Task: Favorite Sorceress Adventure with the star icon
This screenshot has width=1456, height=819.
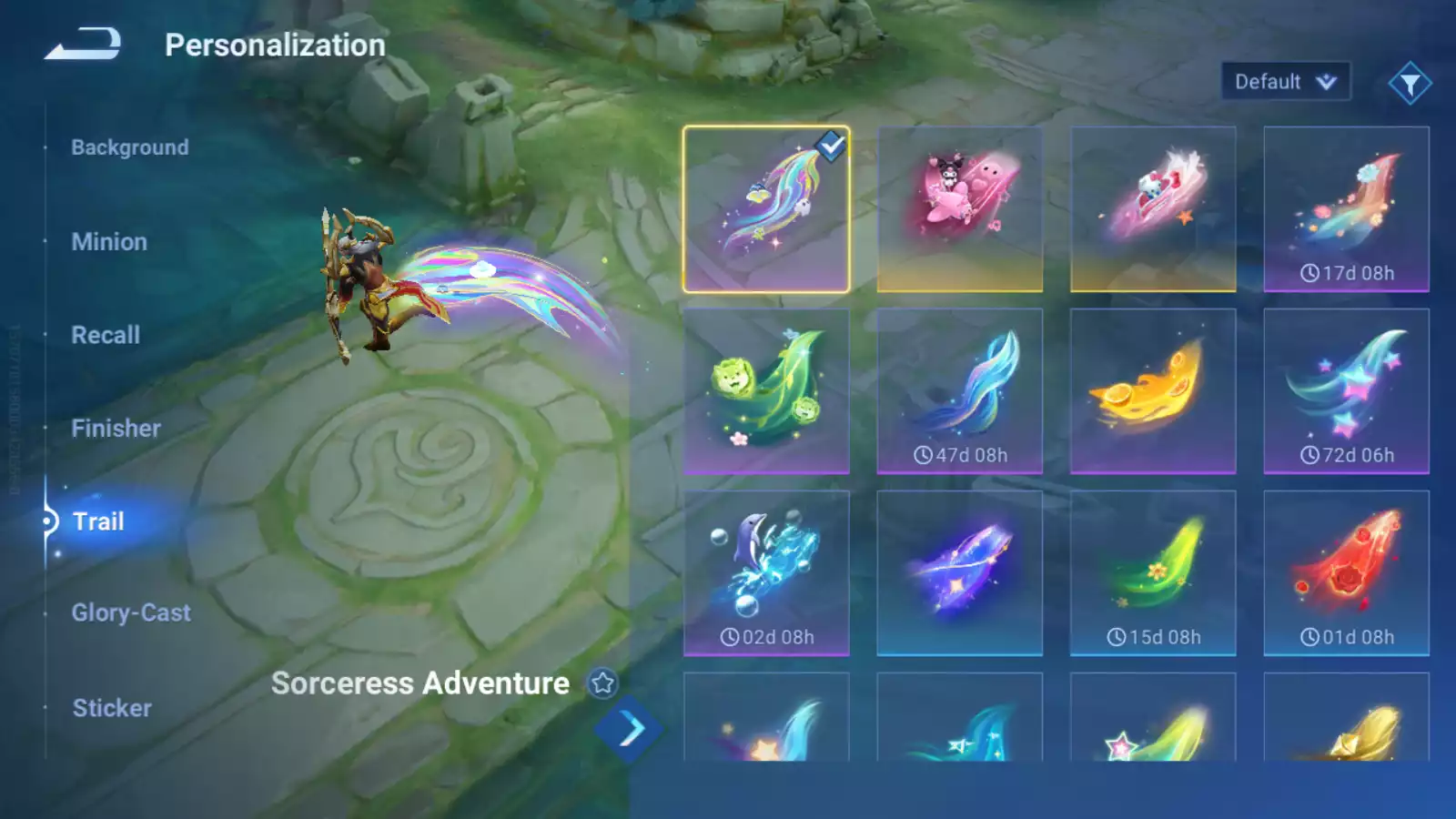Action: pyautogui.click(x=602, y=683)
